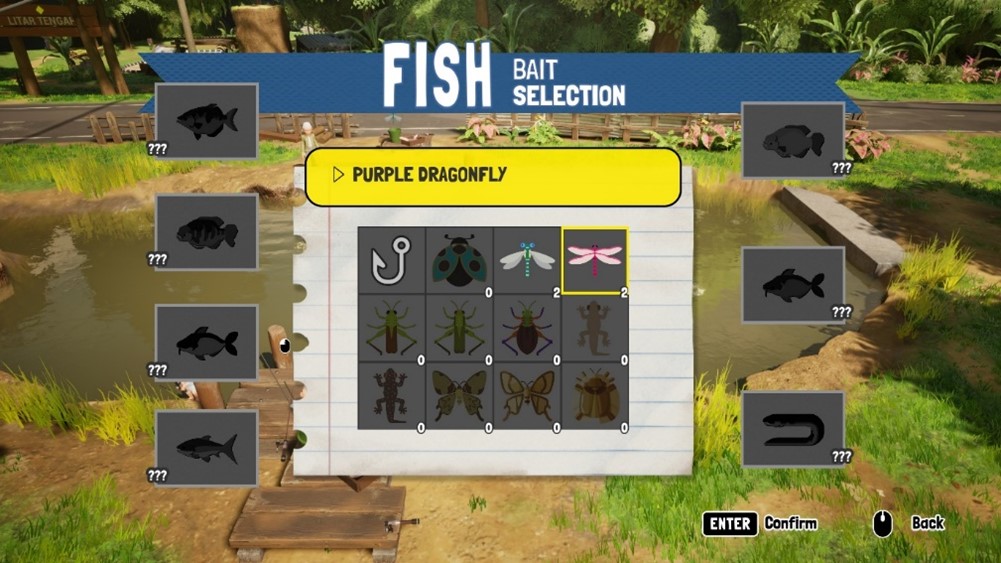Pick the tan butterfly bait
The height and width of the screenshot is (563, 1001).
[527, 396]
